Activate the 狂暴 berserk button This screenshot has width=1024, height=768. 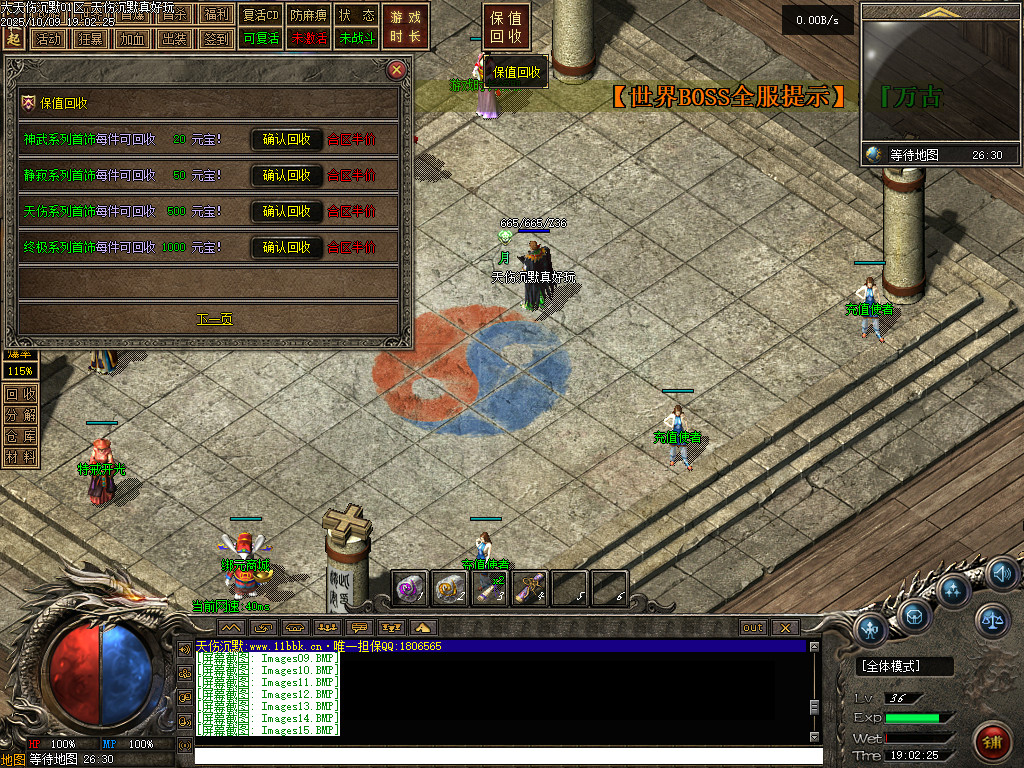coord(90,39)
